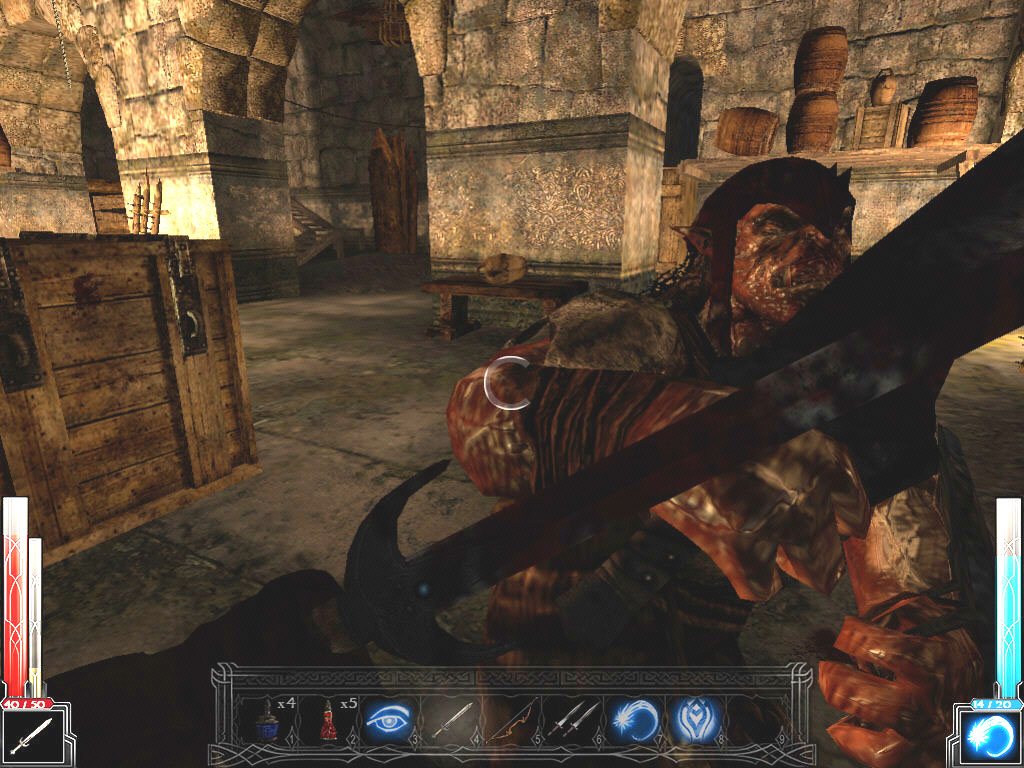The width and height of the screenshot is (1024, 768).
Task: Choose the blue comet spell in hotbar
Action: (x=635, y=720)
